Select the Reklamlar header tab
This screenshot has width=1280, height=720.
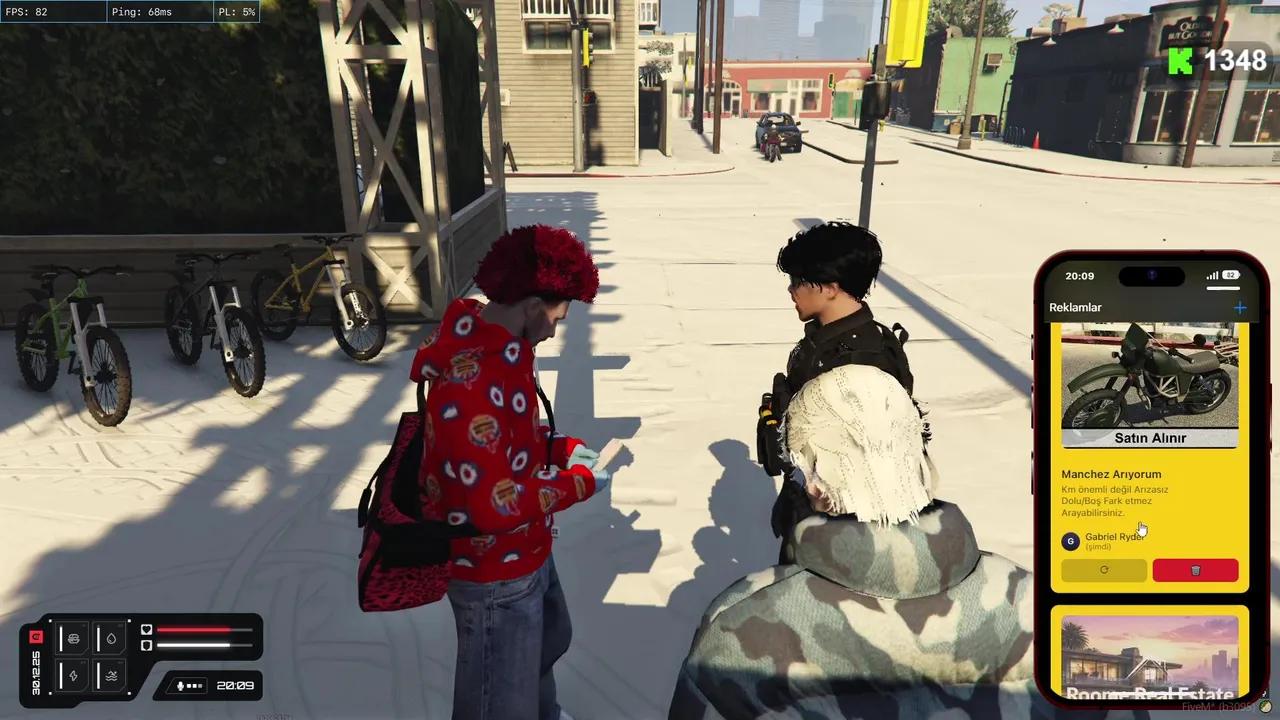(1076, 307)
